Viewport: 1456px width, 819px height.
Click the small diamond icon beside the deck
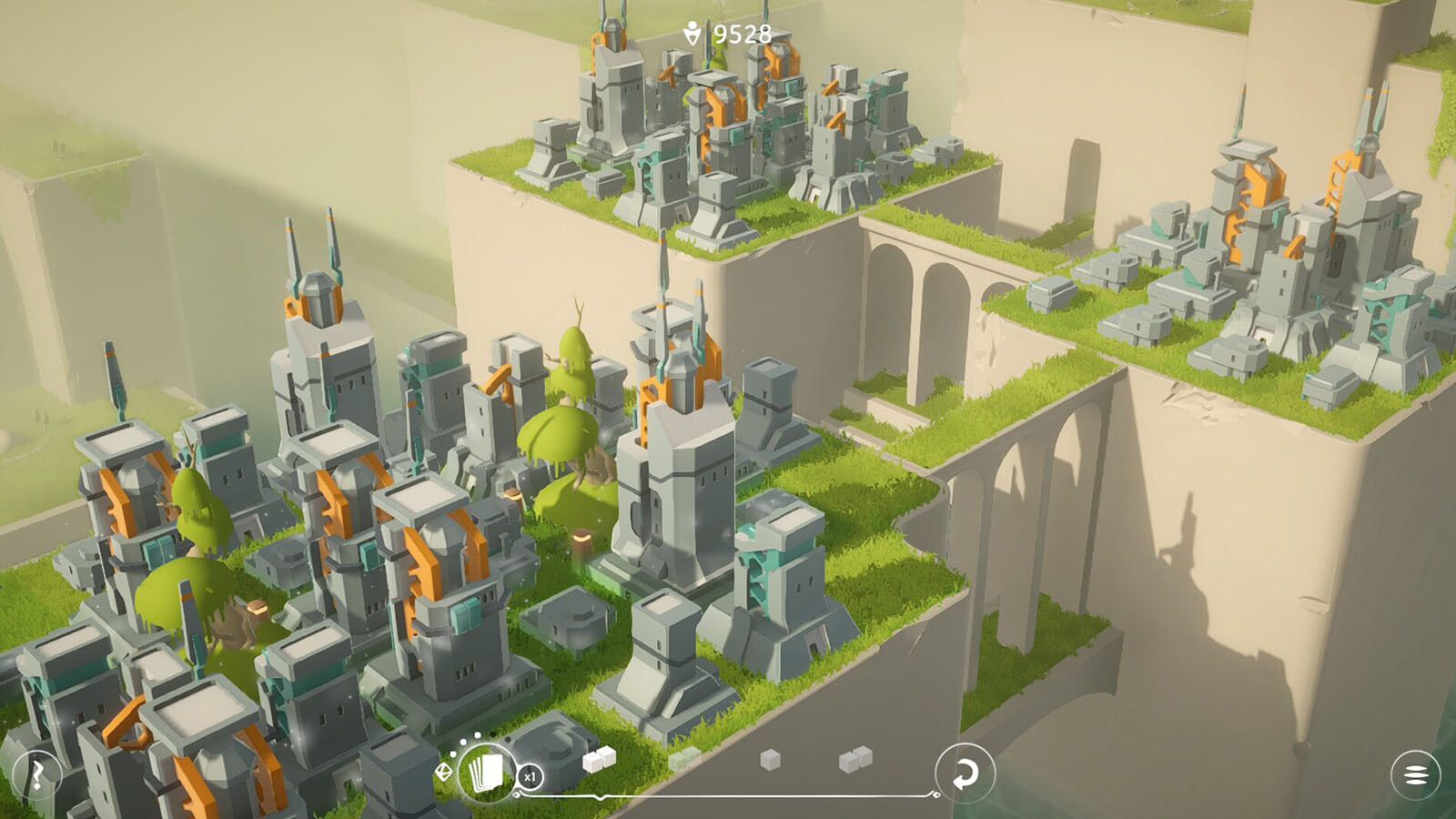[x=443, y=772]
